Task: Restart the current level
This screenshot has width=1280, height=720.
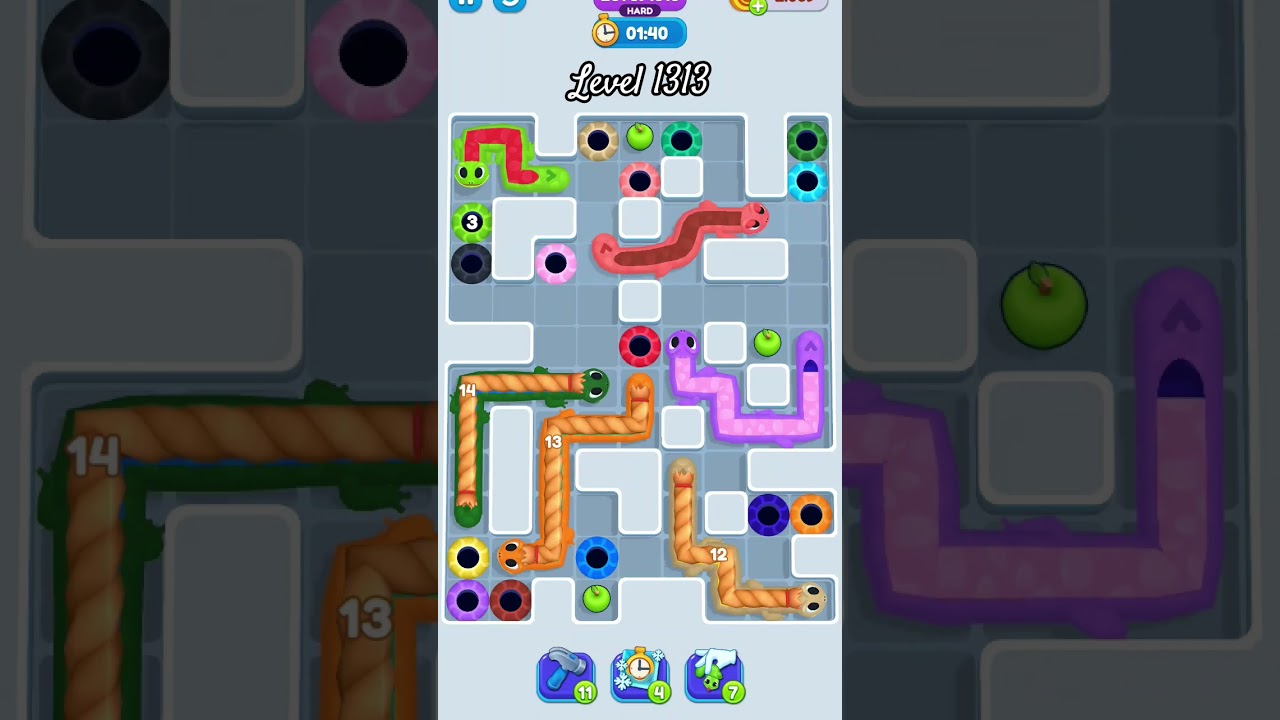Action: 509,4
